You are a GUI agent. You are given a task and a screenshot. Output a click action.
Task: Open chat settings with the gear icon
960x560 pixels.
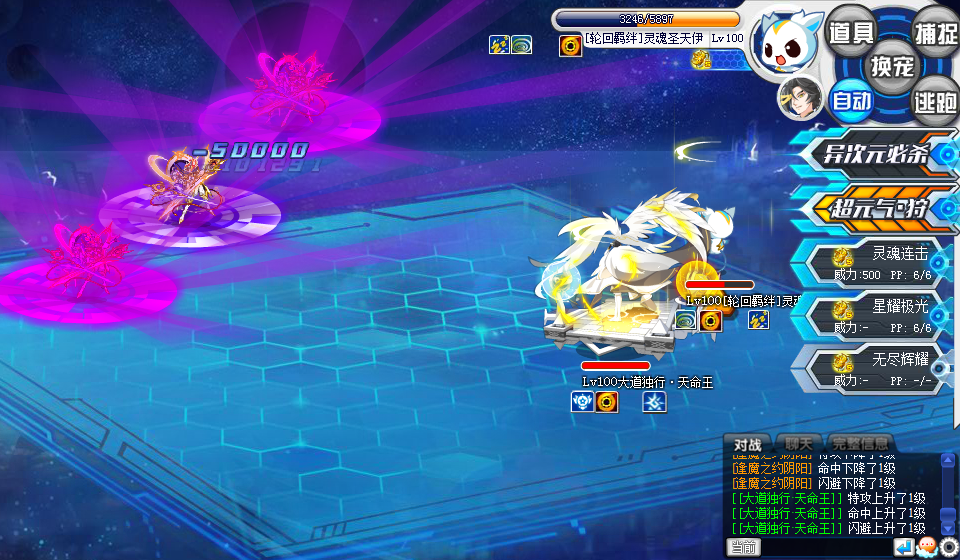click(948, 547)
